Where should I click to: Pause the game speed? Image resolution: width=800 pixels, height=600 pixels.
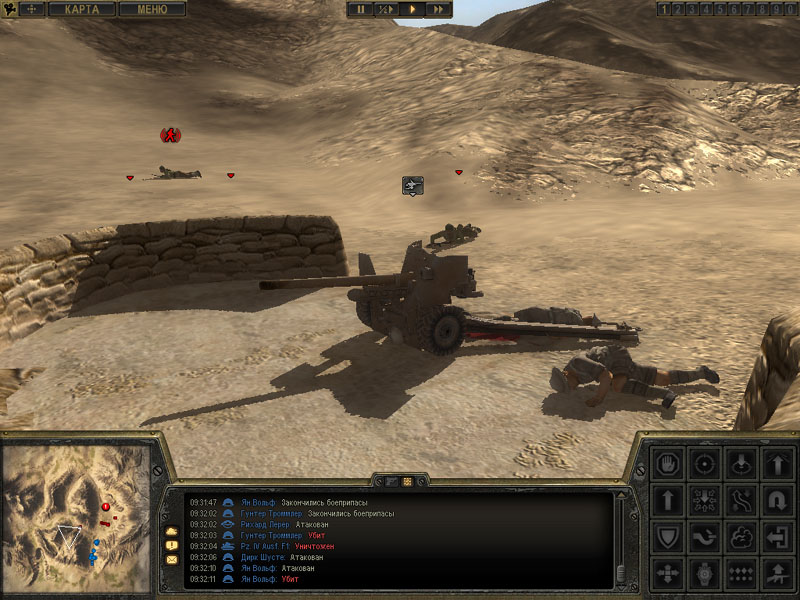[359, 9]
